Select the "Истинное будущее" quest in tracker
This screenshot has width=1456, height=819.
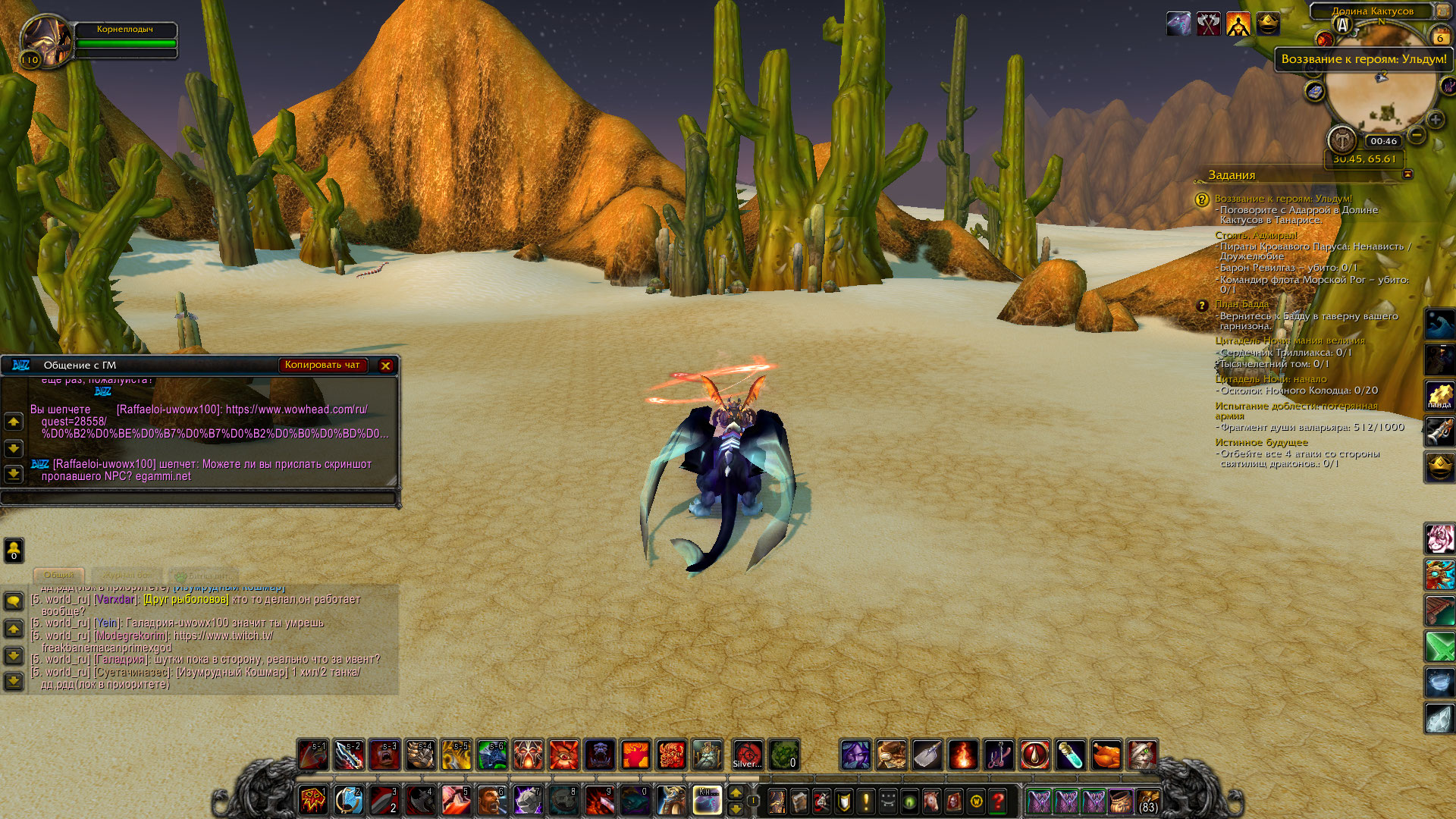click(x=1261, y=442)
